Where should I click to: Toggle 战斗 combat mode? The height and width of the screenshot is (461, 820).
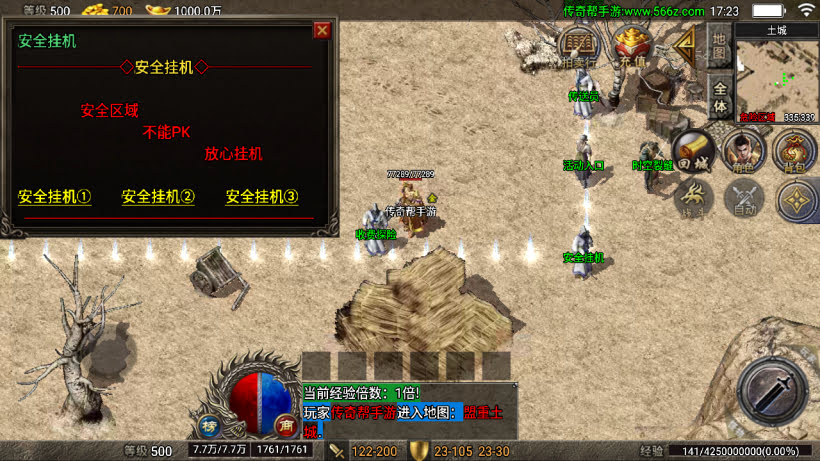(x=692, y=198)
